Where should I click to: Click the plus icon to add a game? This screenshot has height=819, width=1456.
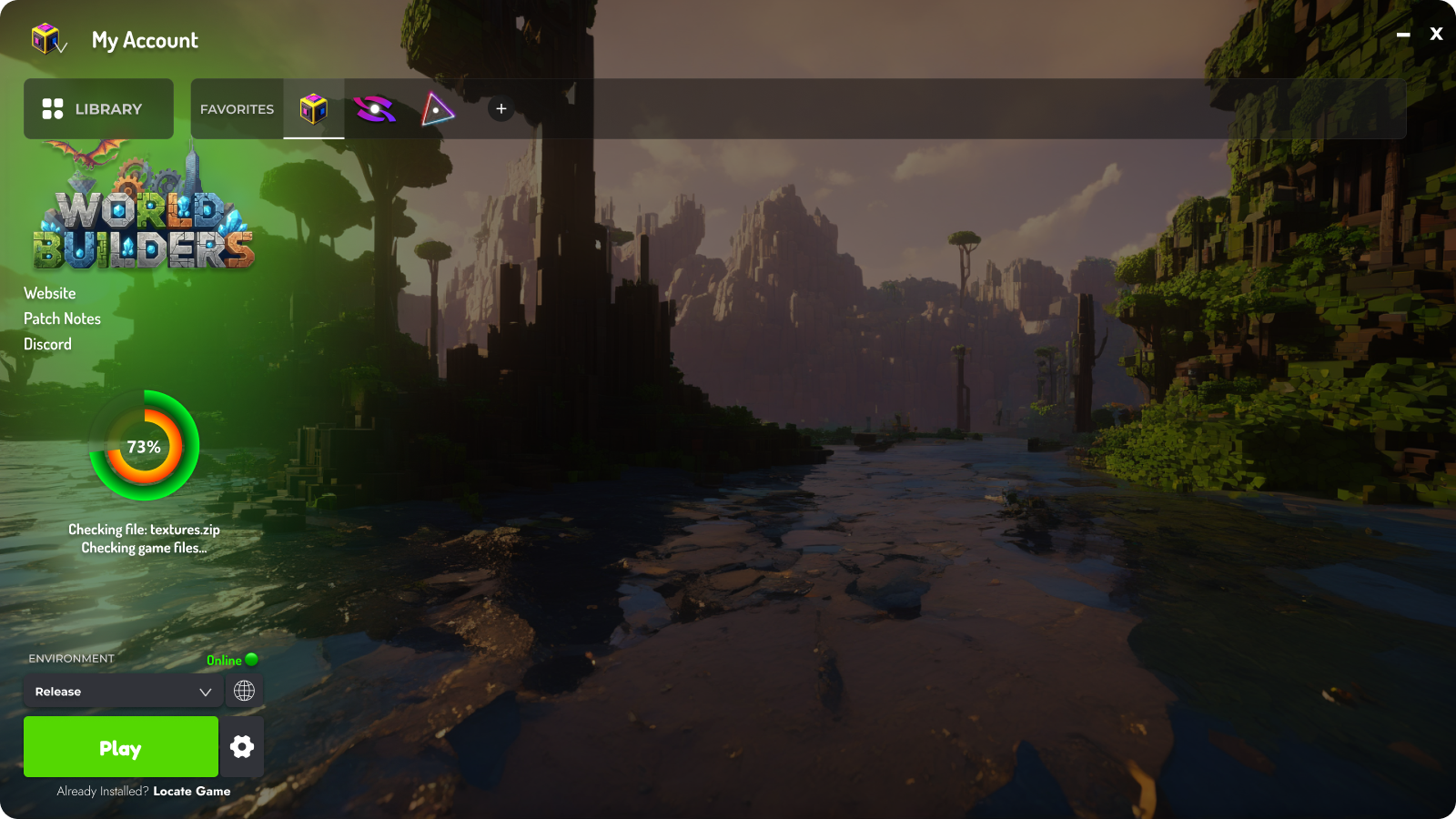[500, 108]
